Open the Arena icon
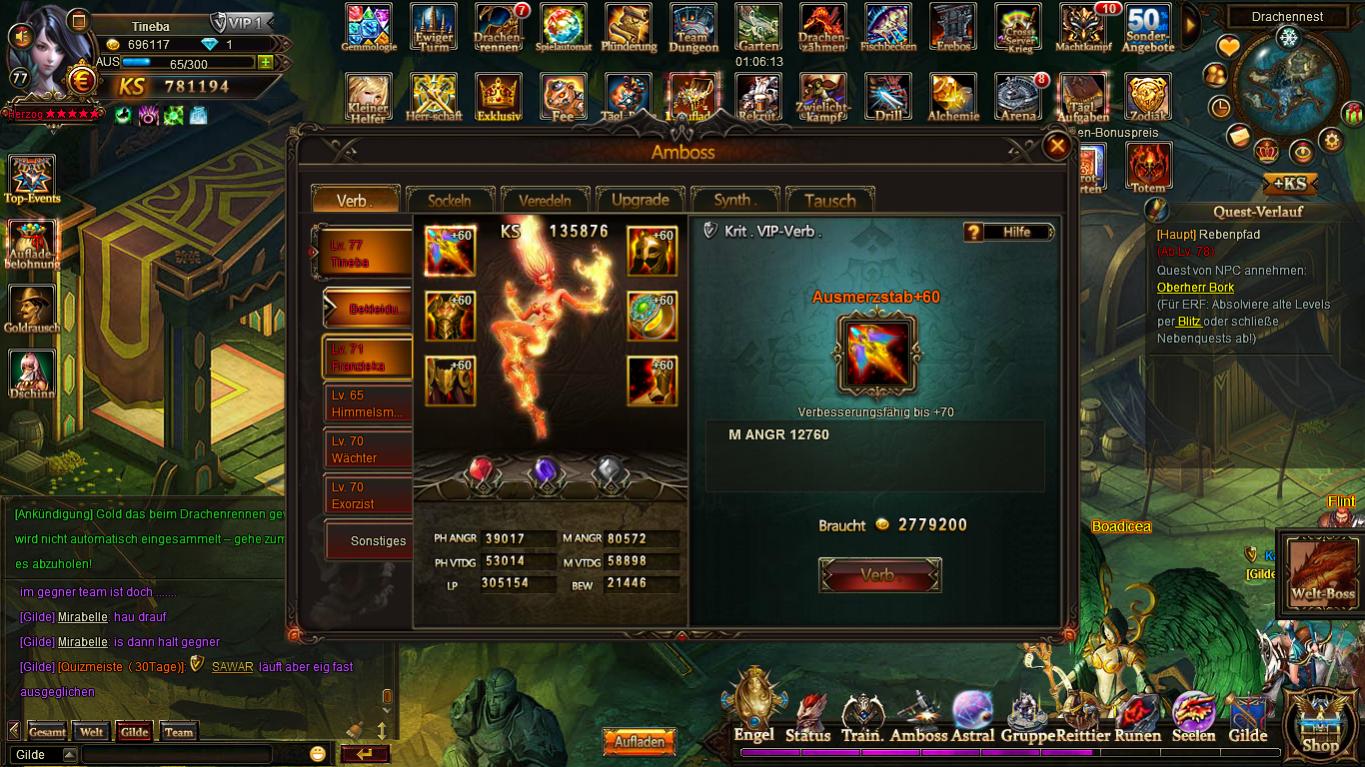Image resolution: width=1365 pixels, height=767 pixels. click(x=1018, y=97)
